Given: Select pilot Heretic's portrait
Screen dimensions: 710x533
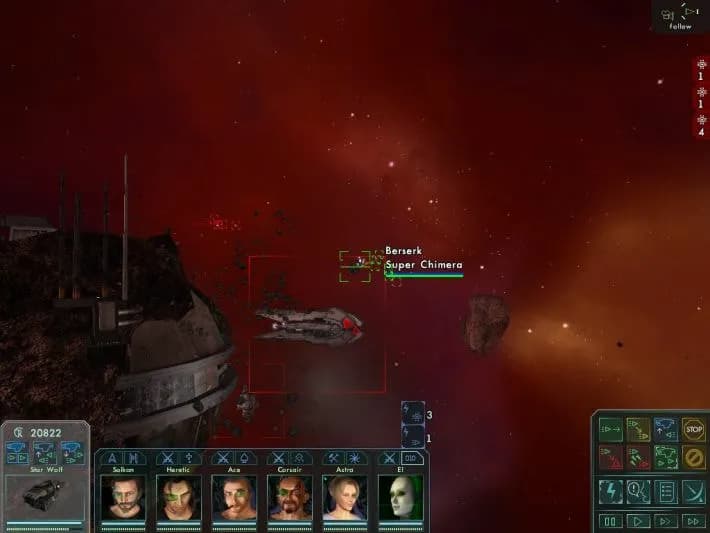Looking at the screenshot, I should (179, 496).
